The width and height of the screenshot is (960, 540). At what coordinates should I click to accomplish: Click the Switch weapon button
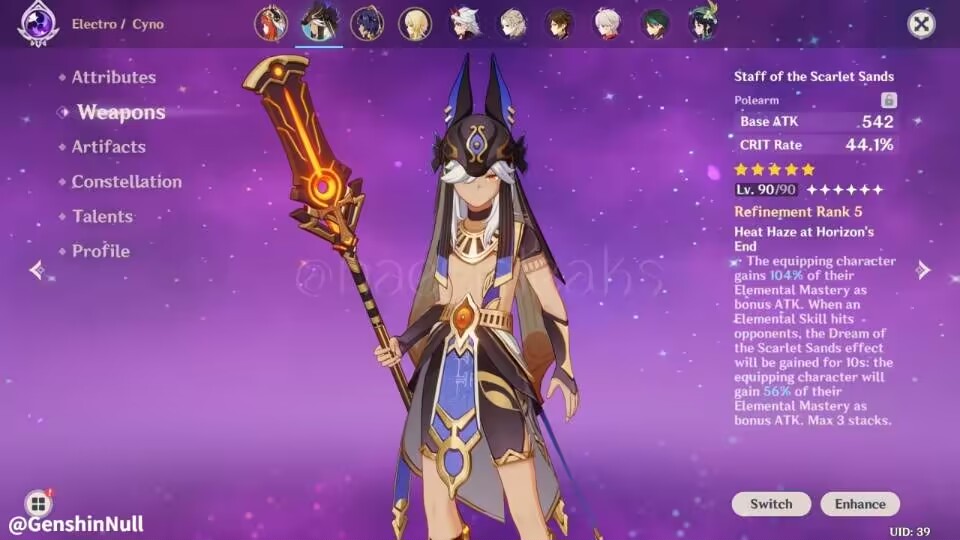point(771,504)
